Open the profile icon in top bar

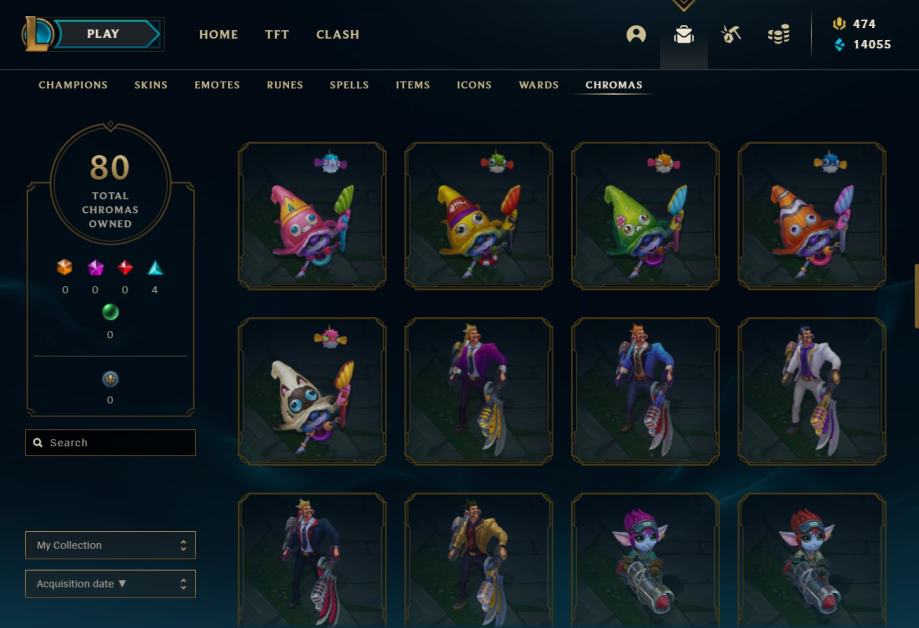click(x=636, y=35)
